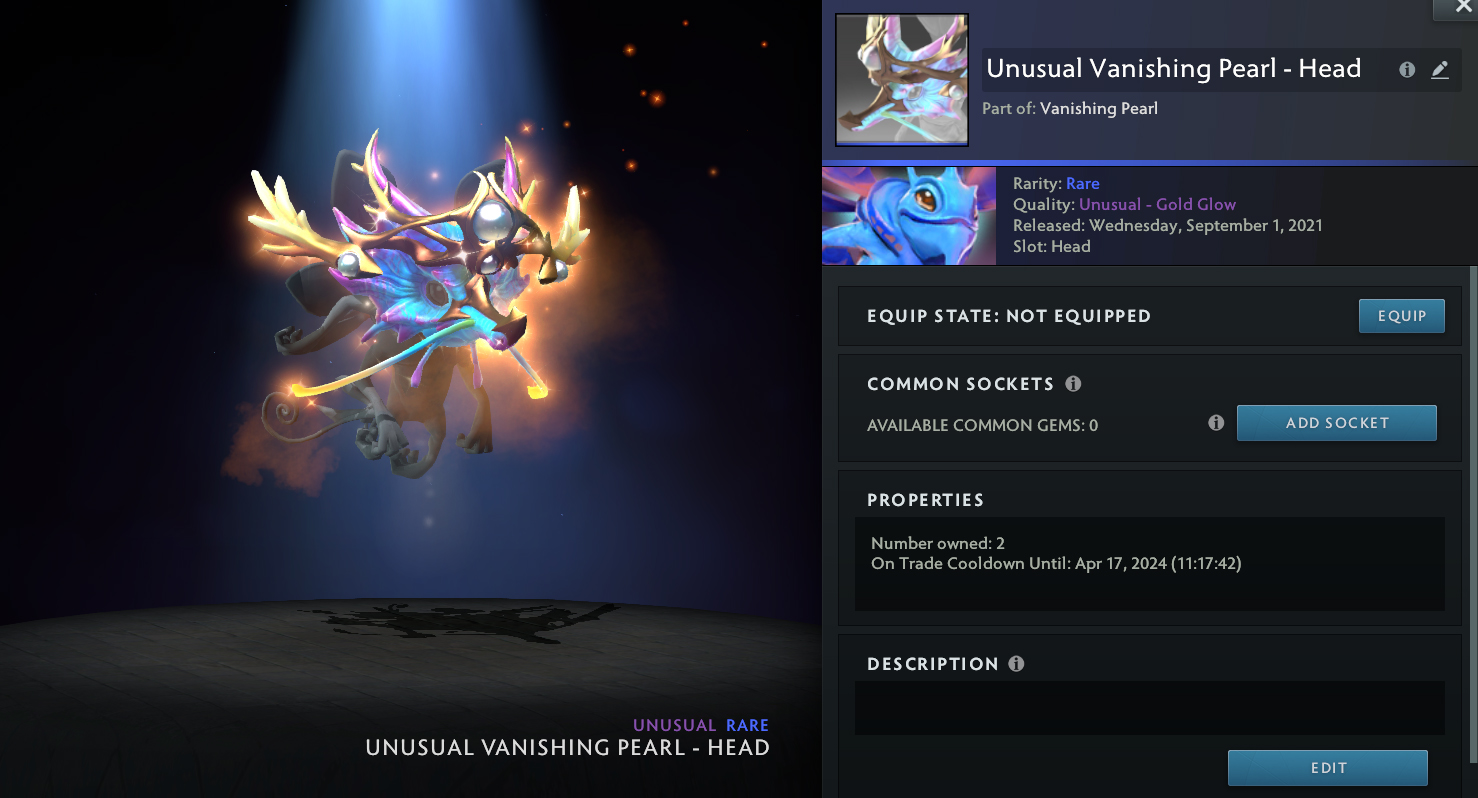
Task: Open the Puck hero portrait
Action: tap(908, 216)
